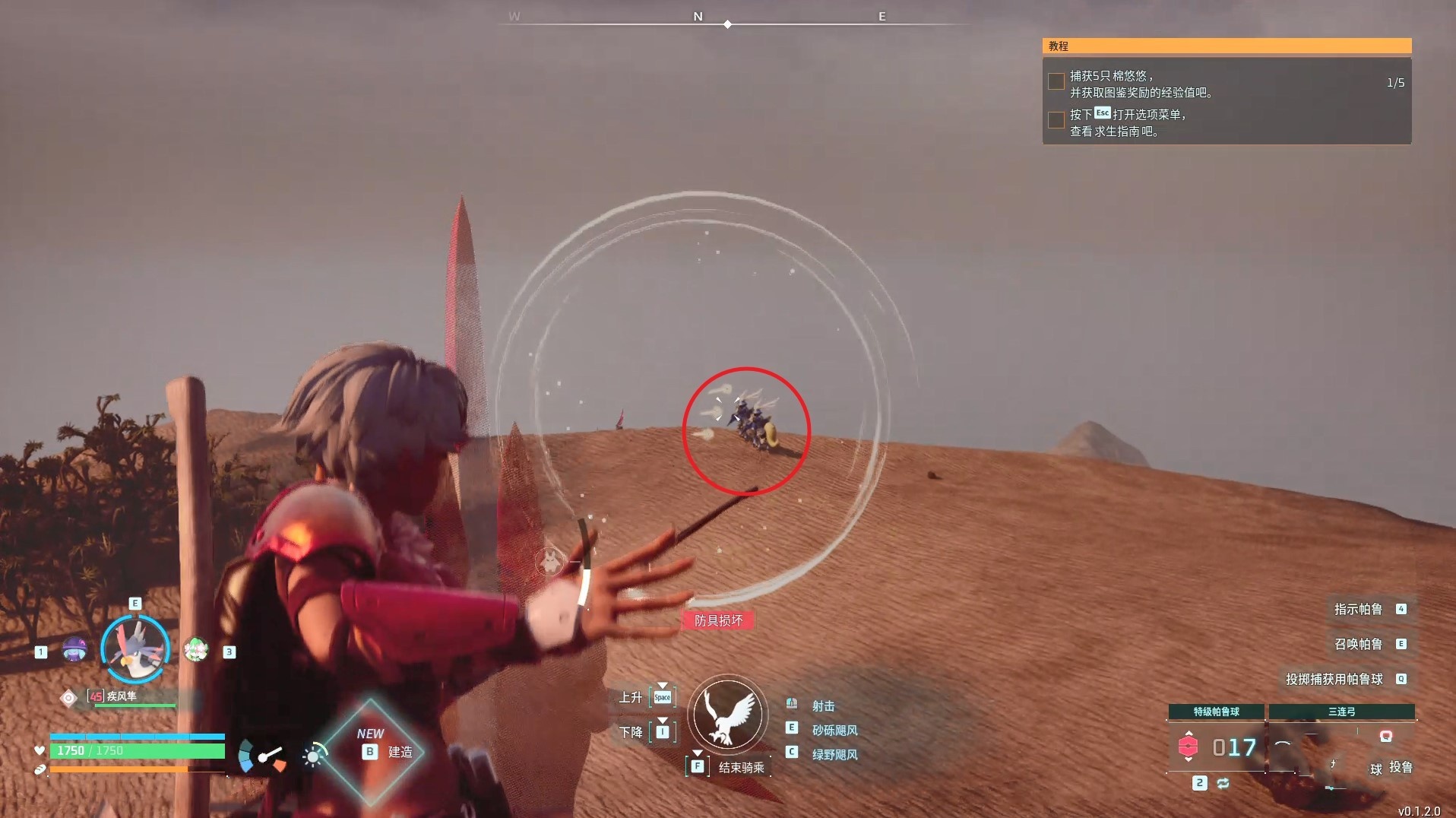1456x818 pixels.
Task: Tick the survival guide tutorial checkbox
Action: pos(1056,120)
